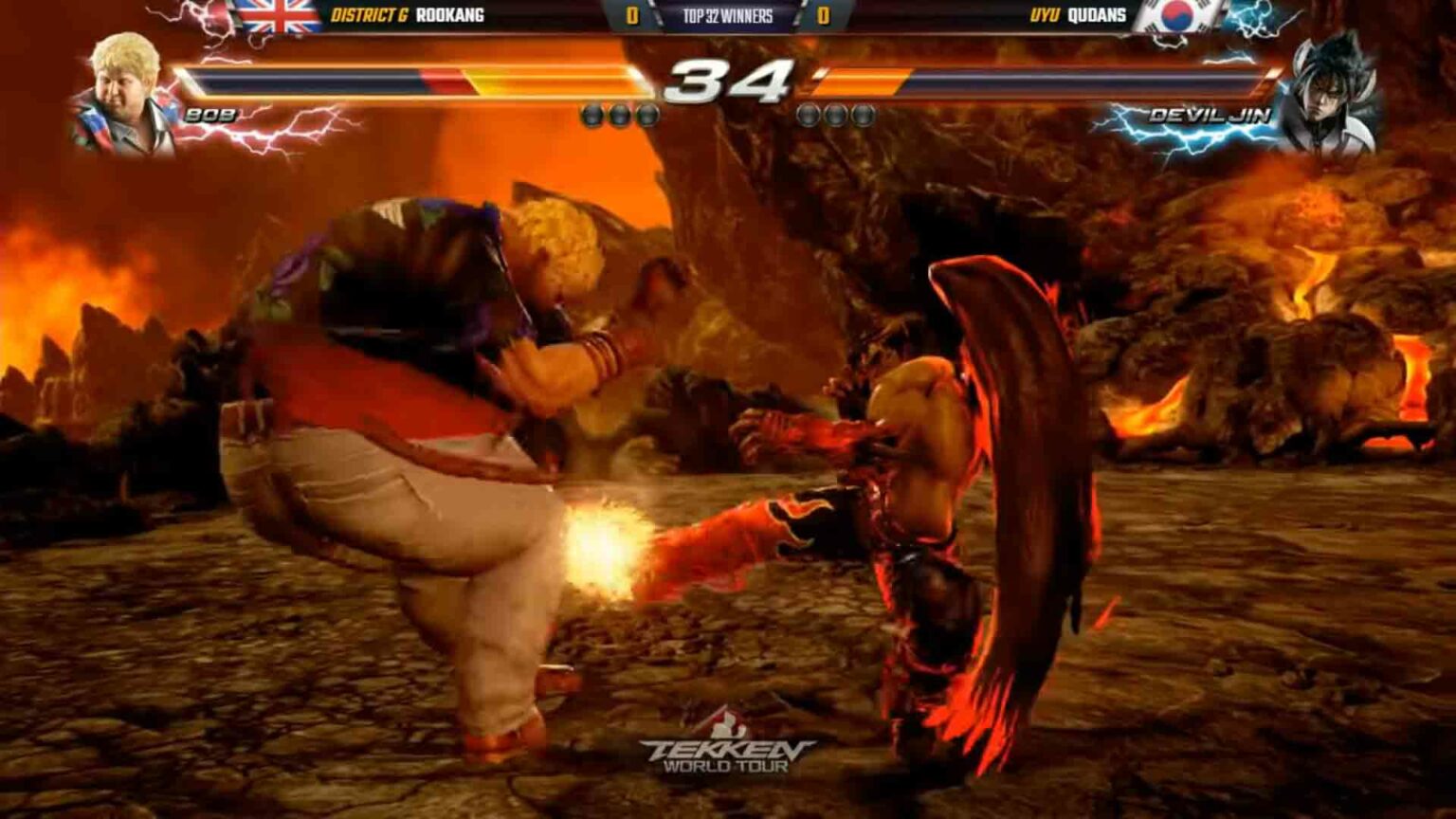The image size is (1456, 819).
Task: Click the round timer showing 34
Action: pos(727,80)
